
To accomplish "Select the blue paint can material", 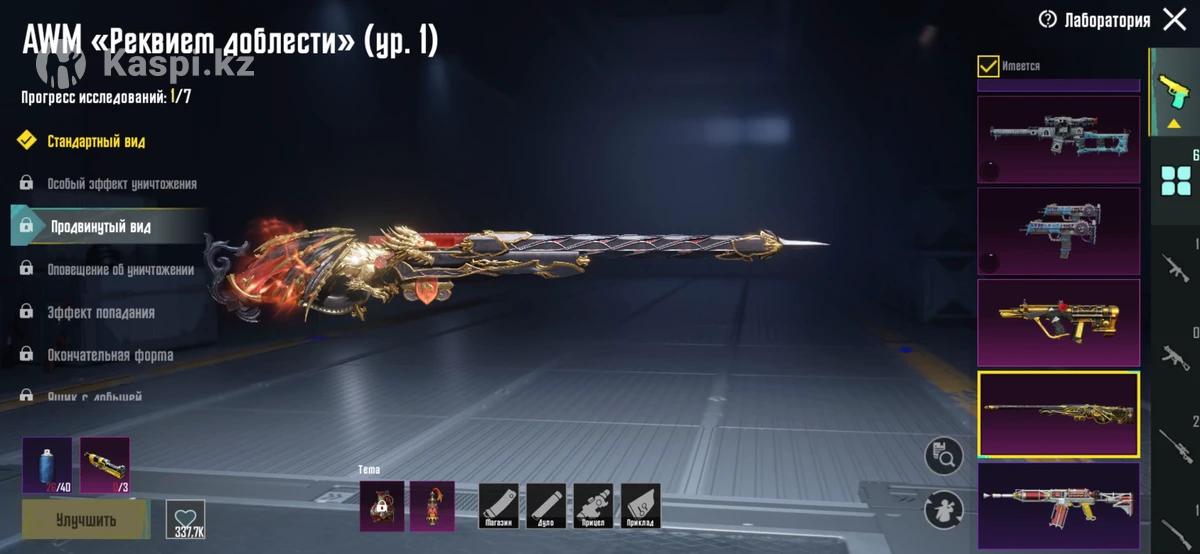I will pos(47,465).
